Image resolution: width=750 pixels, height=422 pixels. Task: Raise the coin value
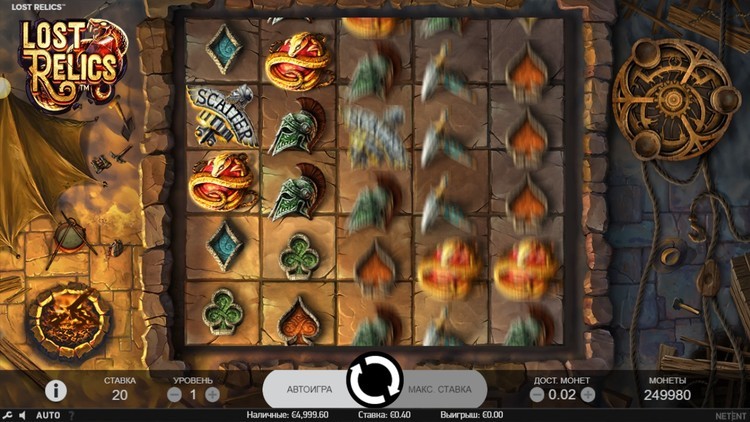point(588,395)
